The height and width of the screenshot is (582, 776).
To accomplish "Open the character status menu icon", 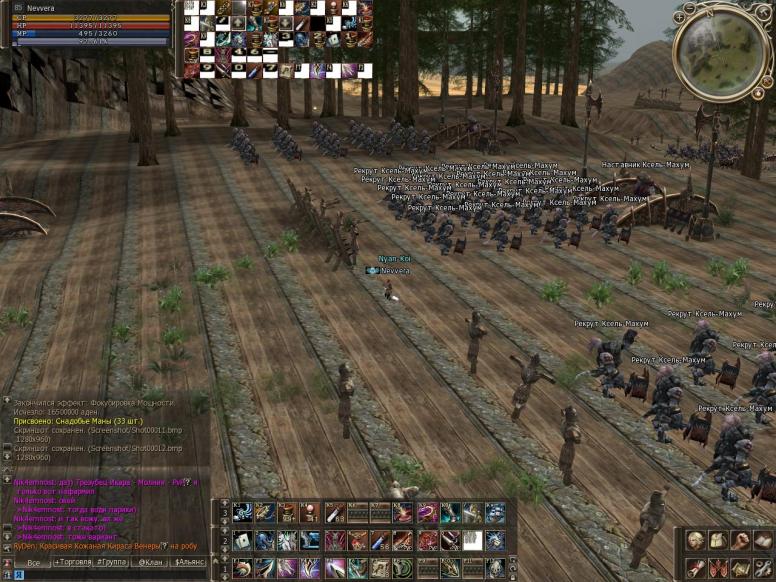I will [x=695, y=541].
